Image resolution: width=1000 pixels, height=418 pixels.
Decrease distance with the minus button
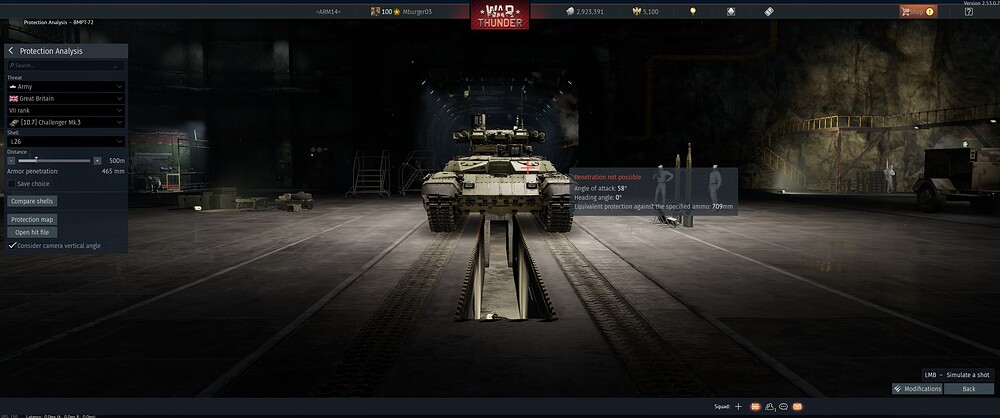[x=11, y=160]
